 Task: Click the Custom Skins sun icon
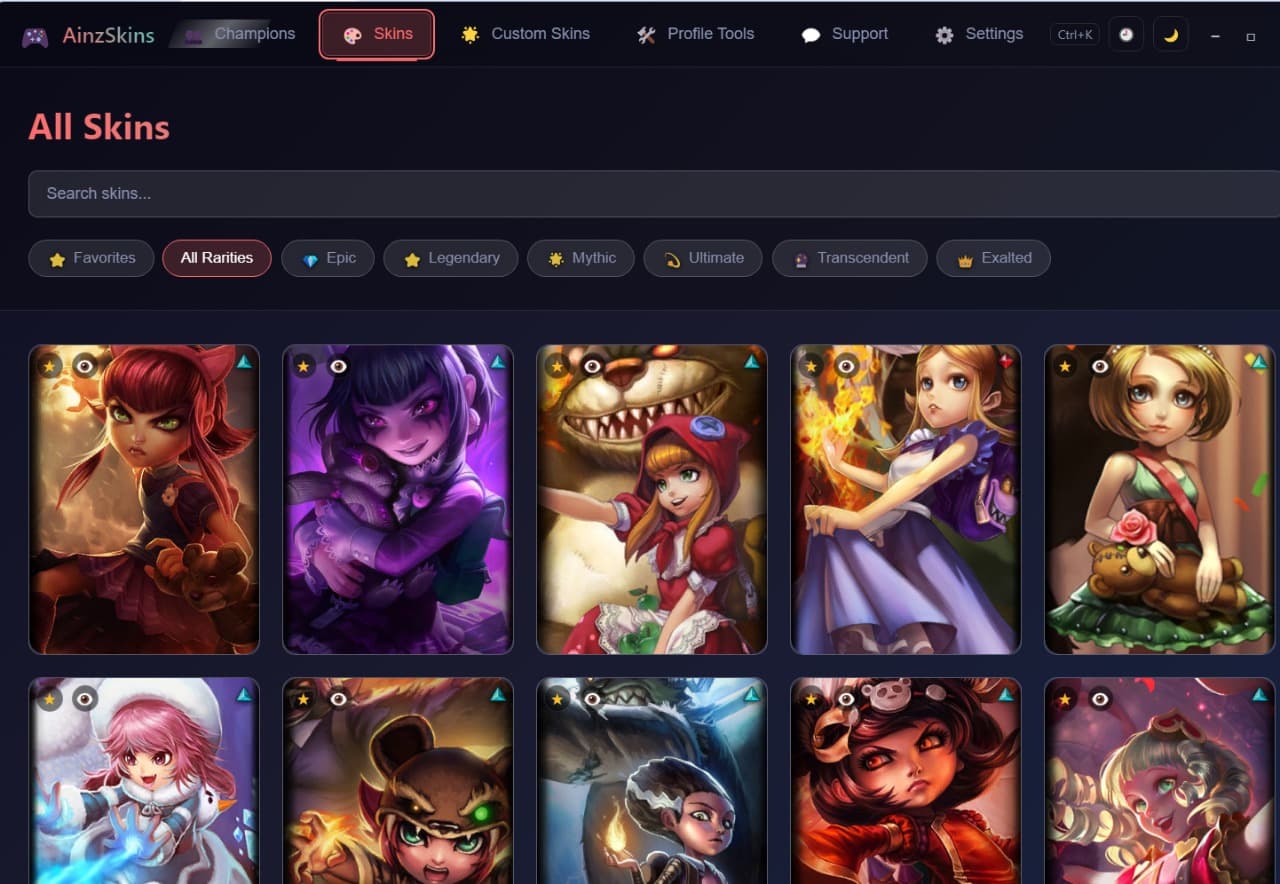point(469,33)
